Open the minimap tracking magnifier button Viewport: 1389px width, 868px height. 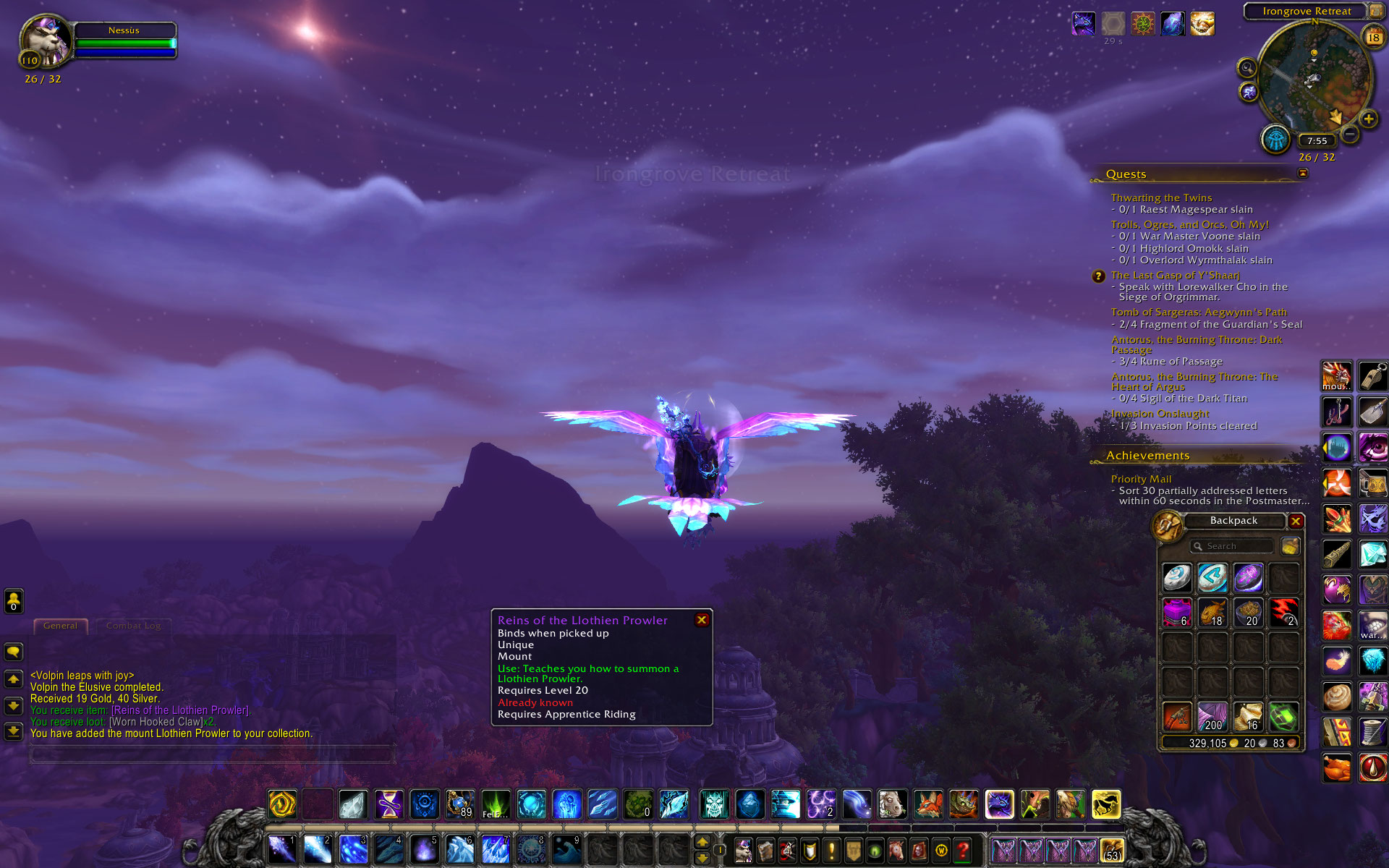1246,68
